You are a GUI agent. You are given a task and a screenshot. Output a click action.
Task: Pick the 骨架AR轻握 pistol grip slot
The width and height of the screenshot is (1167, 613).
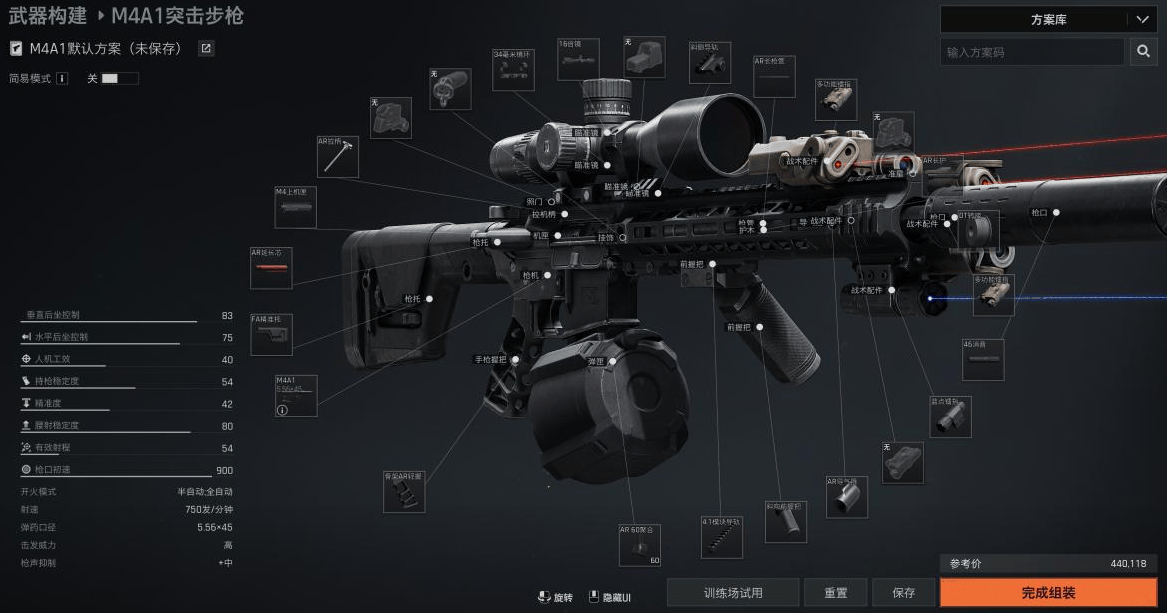[404, 491]
